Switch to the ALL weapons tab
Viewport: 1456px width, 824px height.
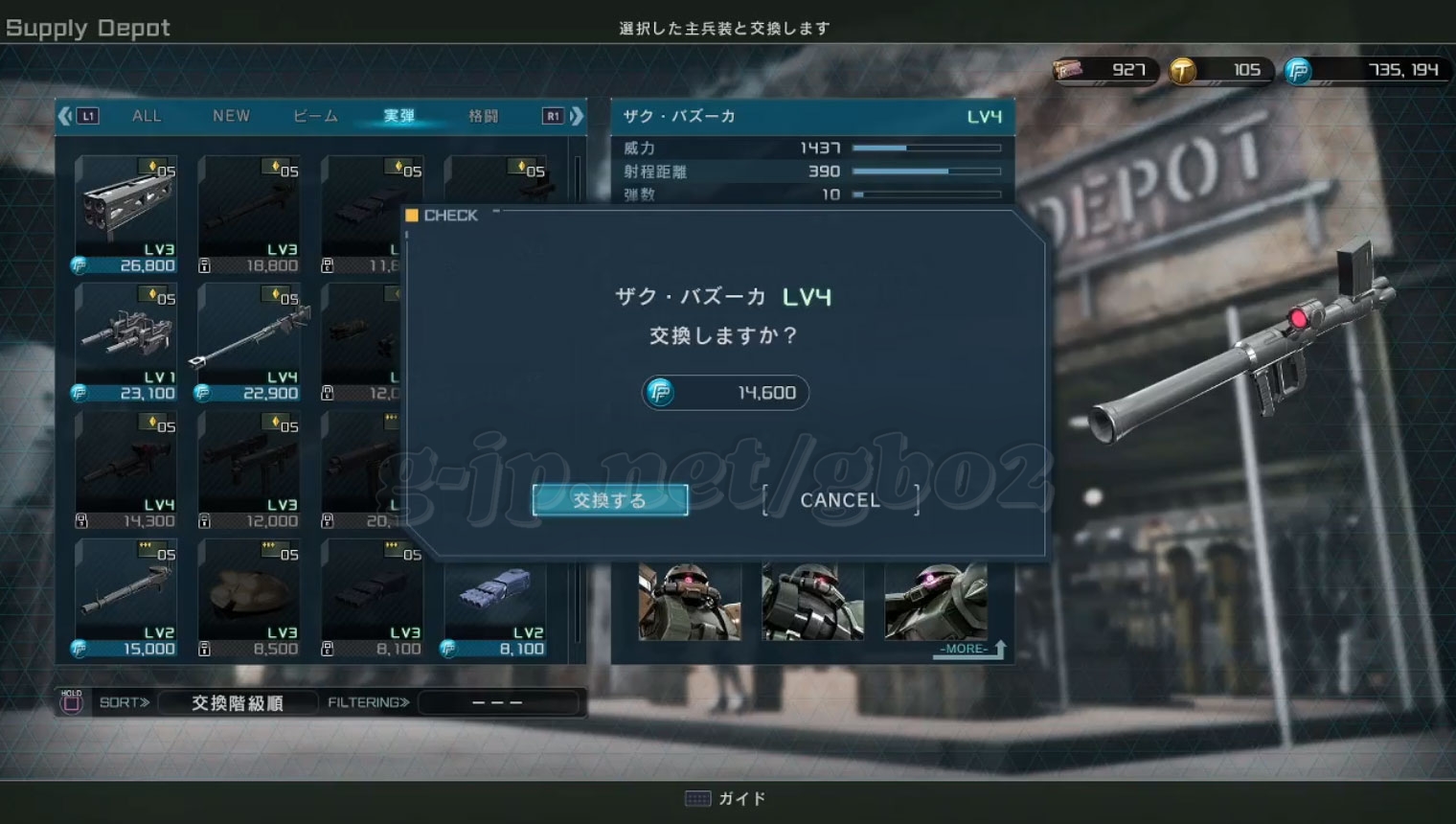click(x=147, y=116)
